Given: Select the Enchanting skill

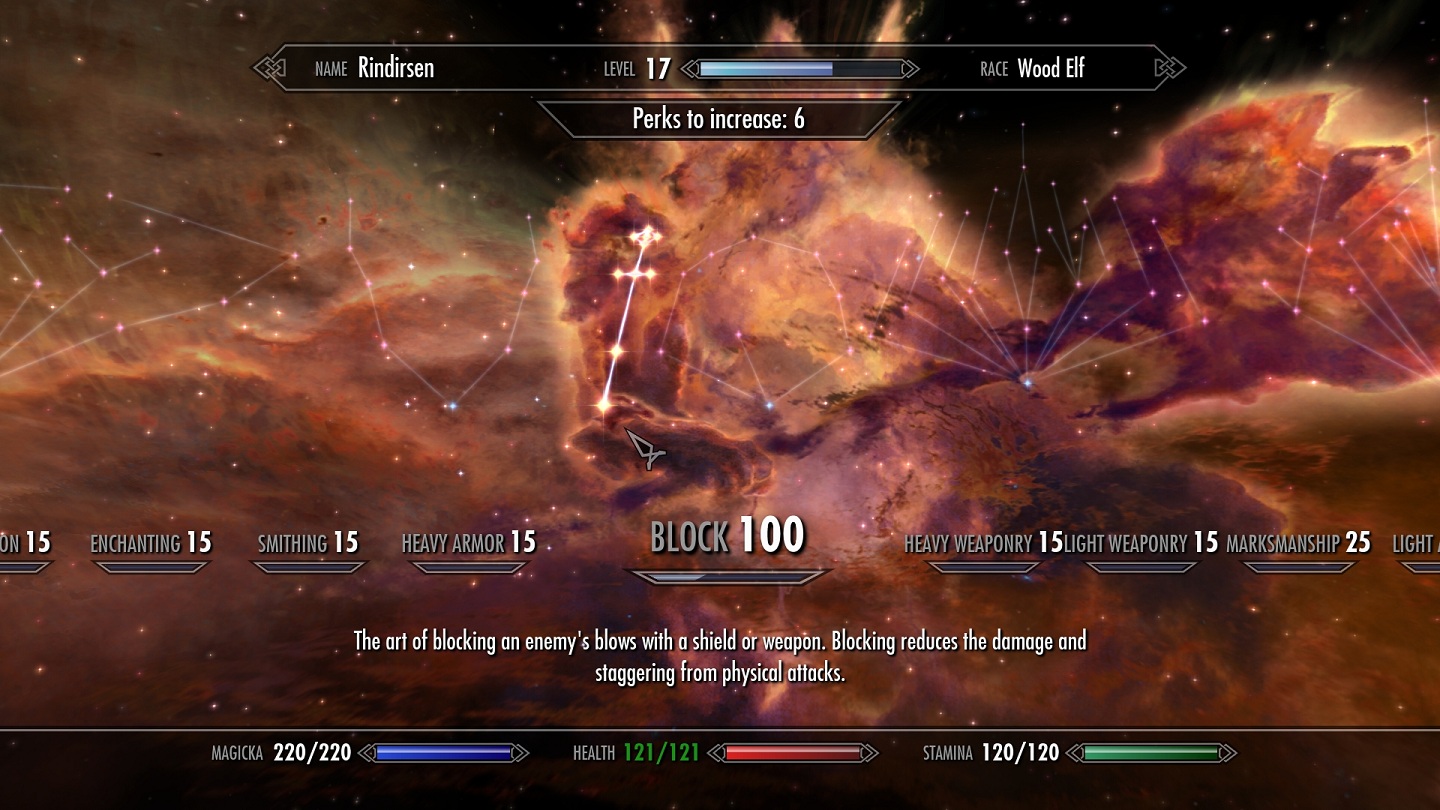Looking at the screenshot, I should 151,544.
